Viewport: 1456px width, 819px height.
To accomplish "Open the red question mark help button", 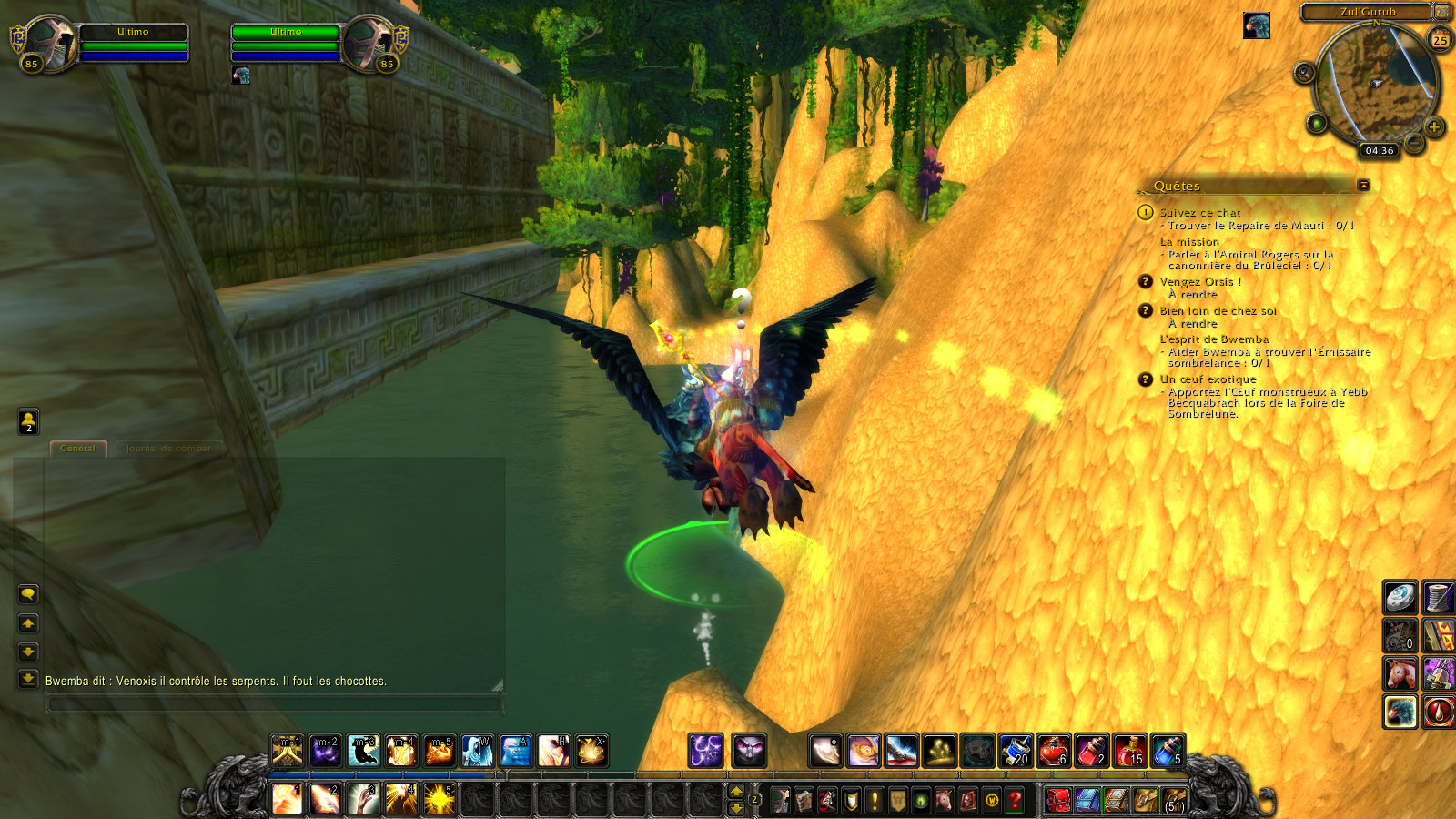I will click(x=1015, y=800).
